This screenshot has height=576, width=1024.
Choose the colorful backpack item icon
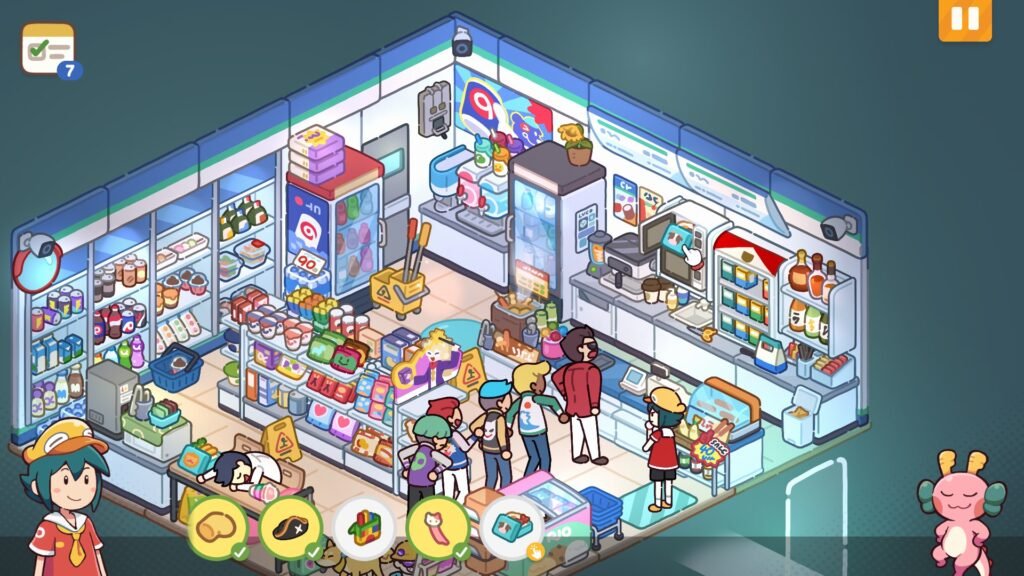tap(364, 525)
